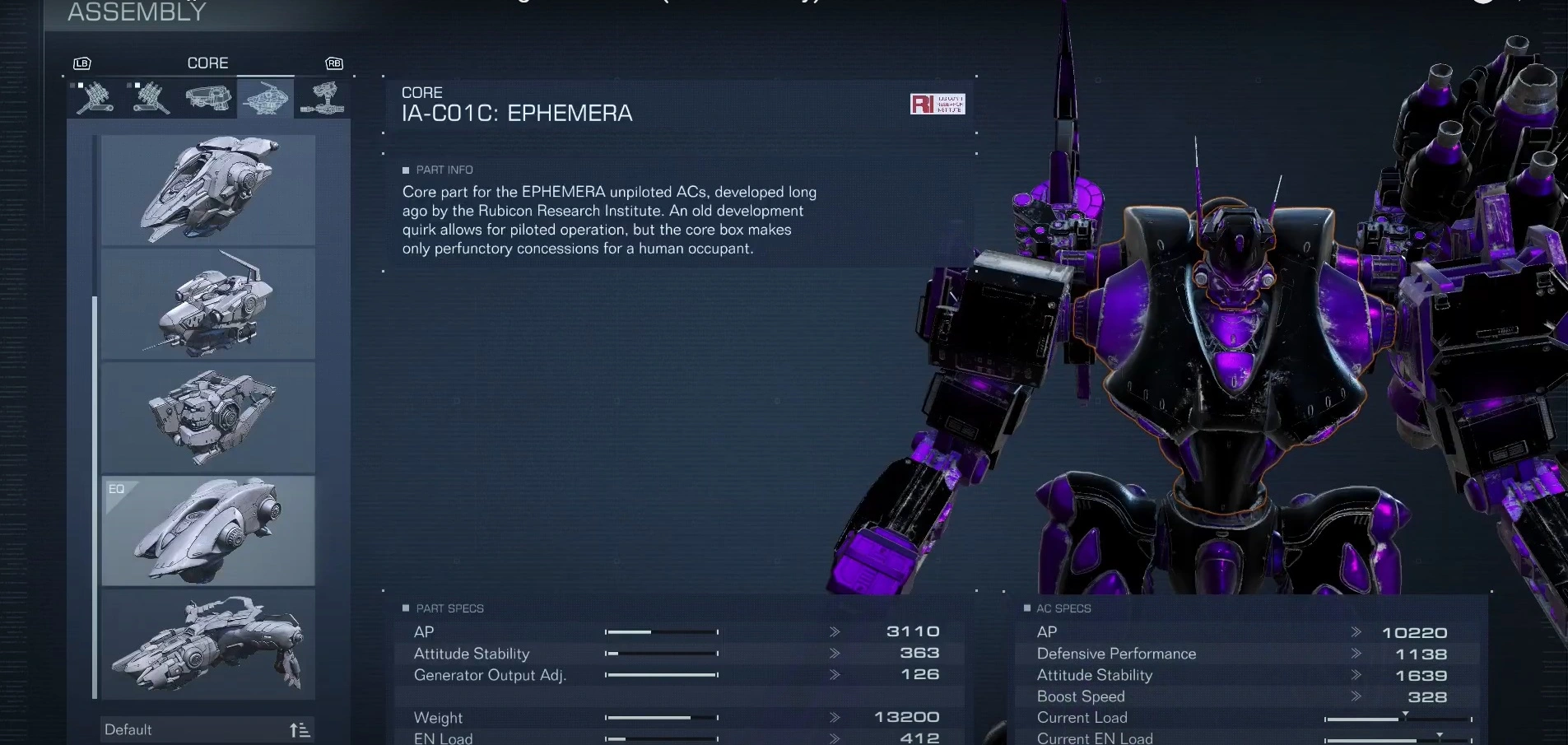Choose the boxy, blocky core thumbnail

click(x=208, y=417)
